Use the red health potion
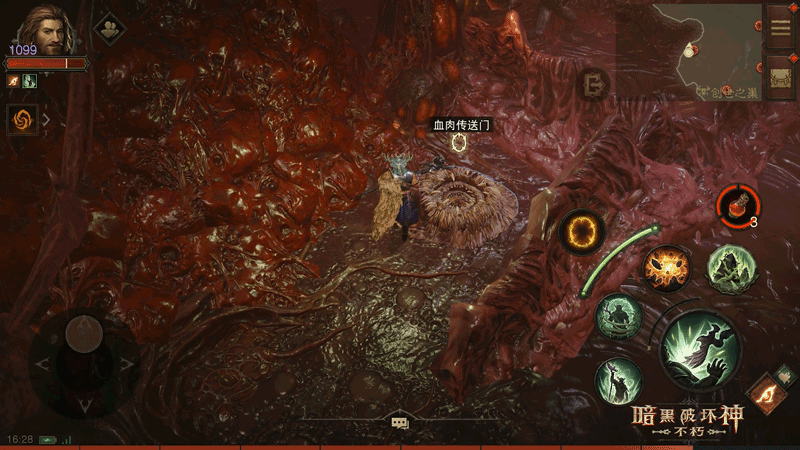Image resolution: width=800 pixels, height=450 pixels. (736, 205)
